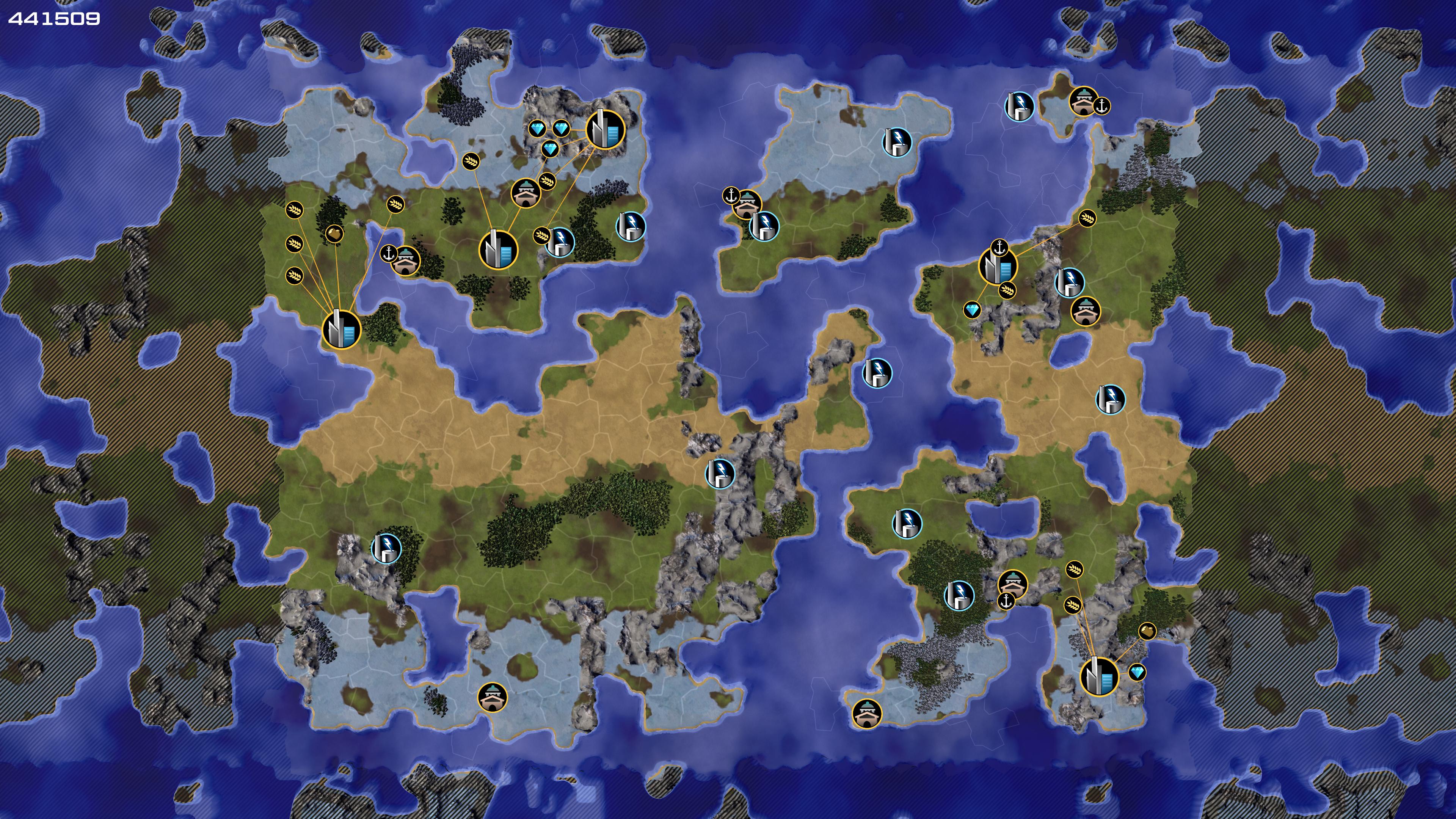Select the city linked to three diamond resources
1456x819 pixels.
[606, 129]
